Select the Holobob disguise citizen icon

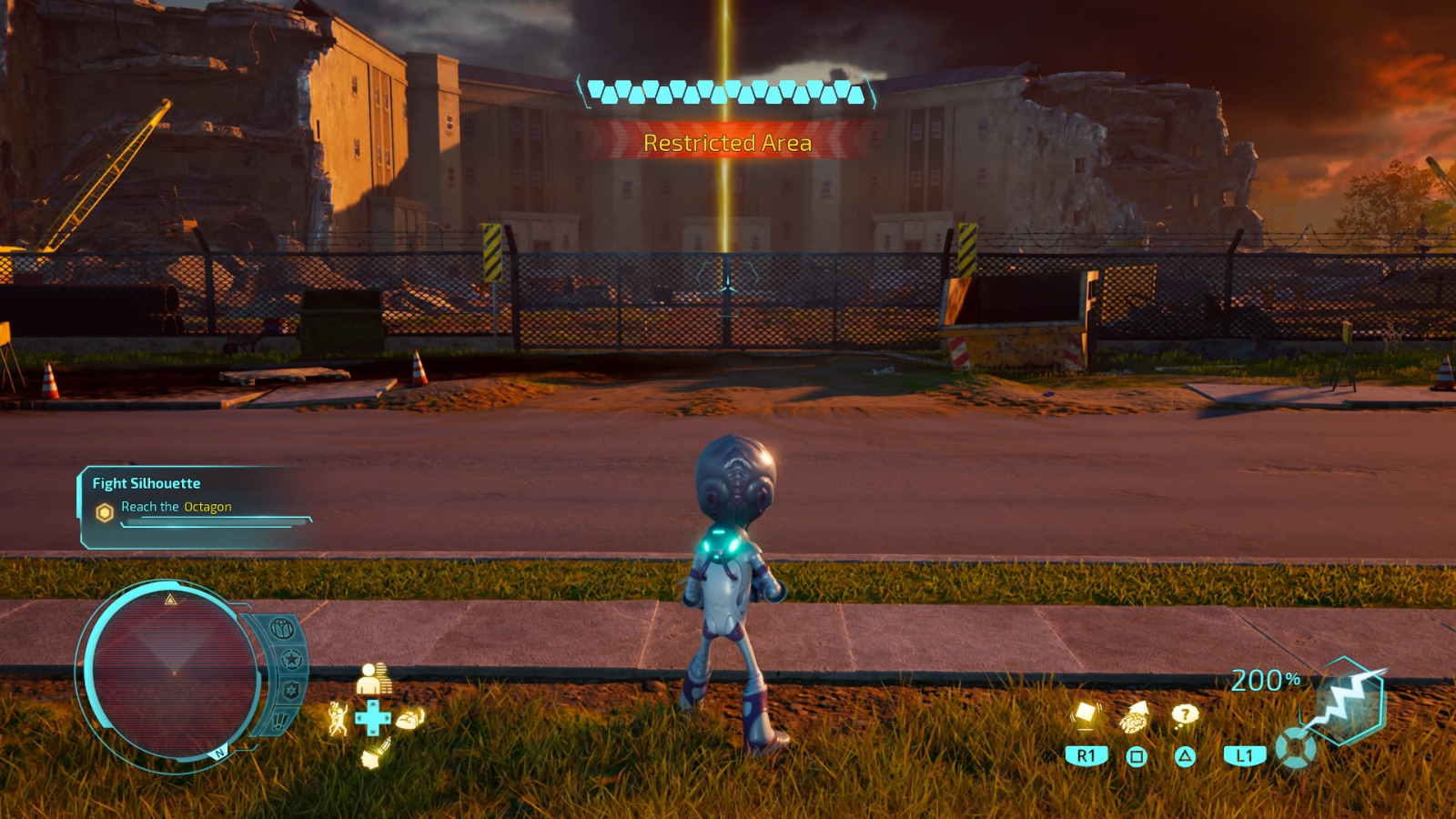373,680
